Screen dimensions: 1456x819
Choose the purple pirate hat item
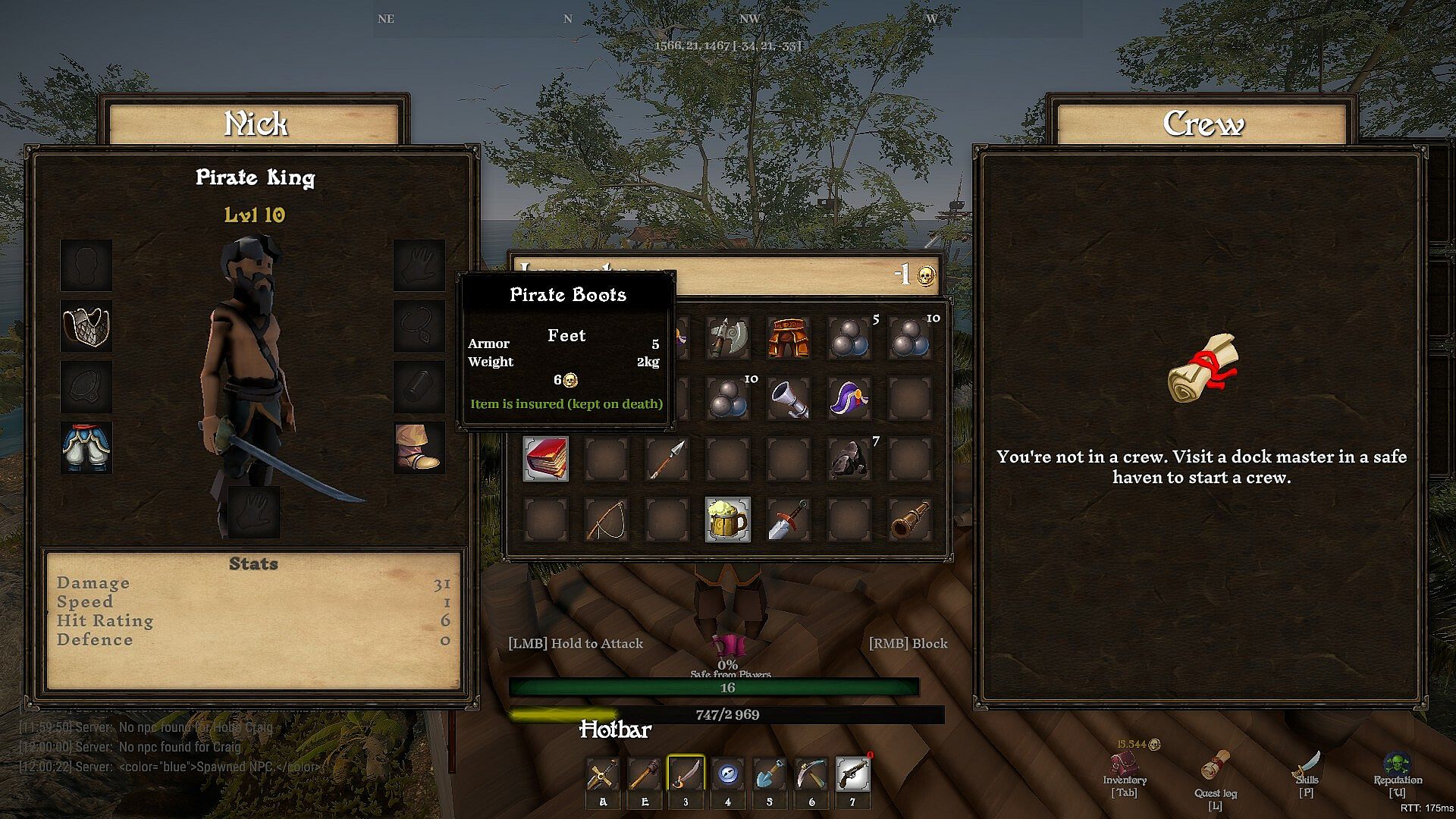point(849,398)
